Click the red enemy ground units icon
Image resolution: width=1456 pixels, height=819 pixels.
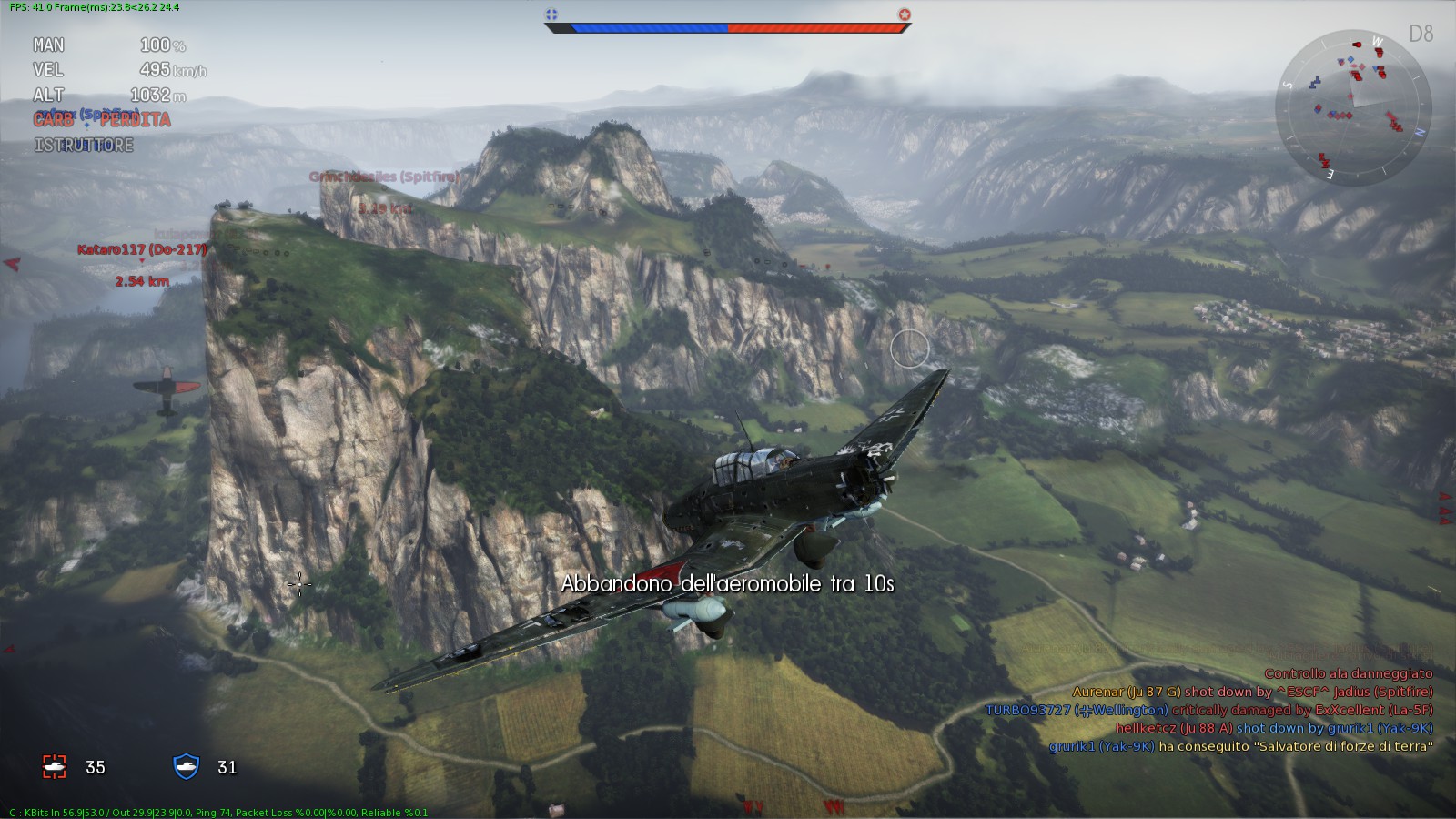coord(55,767)
